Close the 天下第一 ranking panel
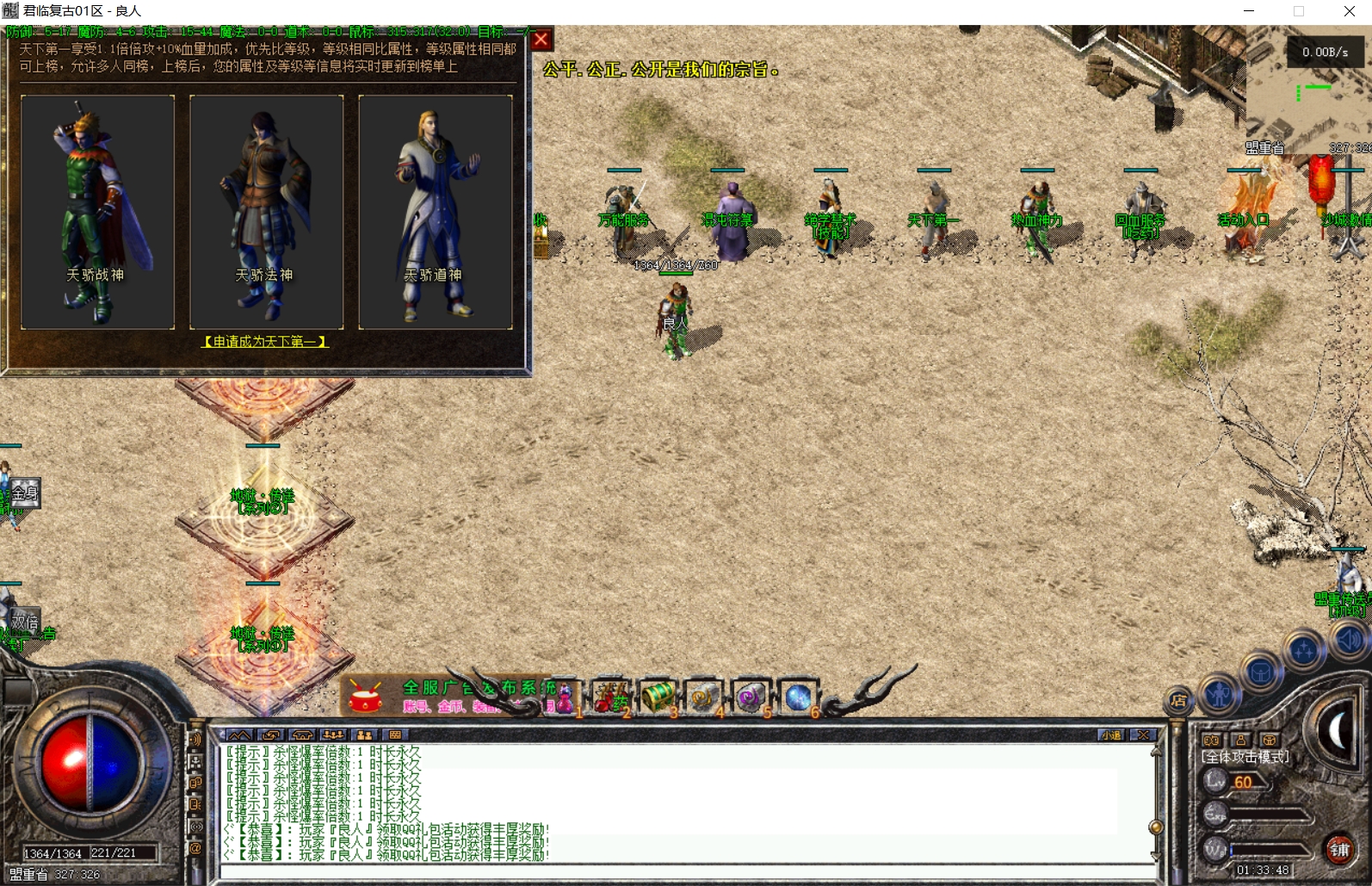Image resolution: width=1372 pixels, height=886 pixels. [541, 40]
